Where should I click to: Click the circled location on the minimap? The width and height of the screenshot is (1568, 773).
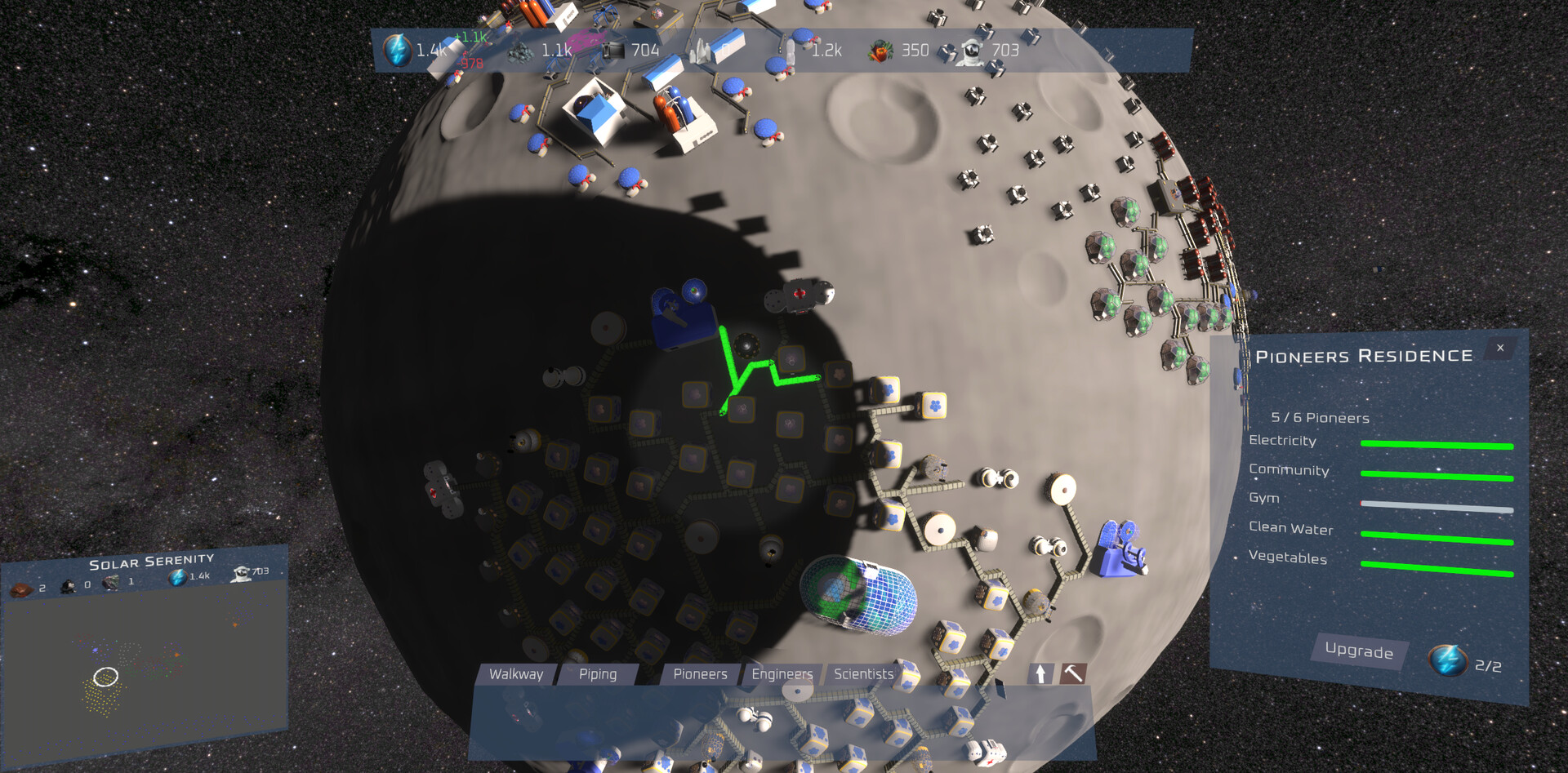(x=105, y=676)
